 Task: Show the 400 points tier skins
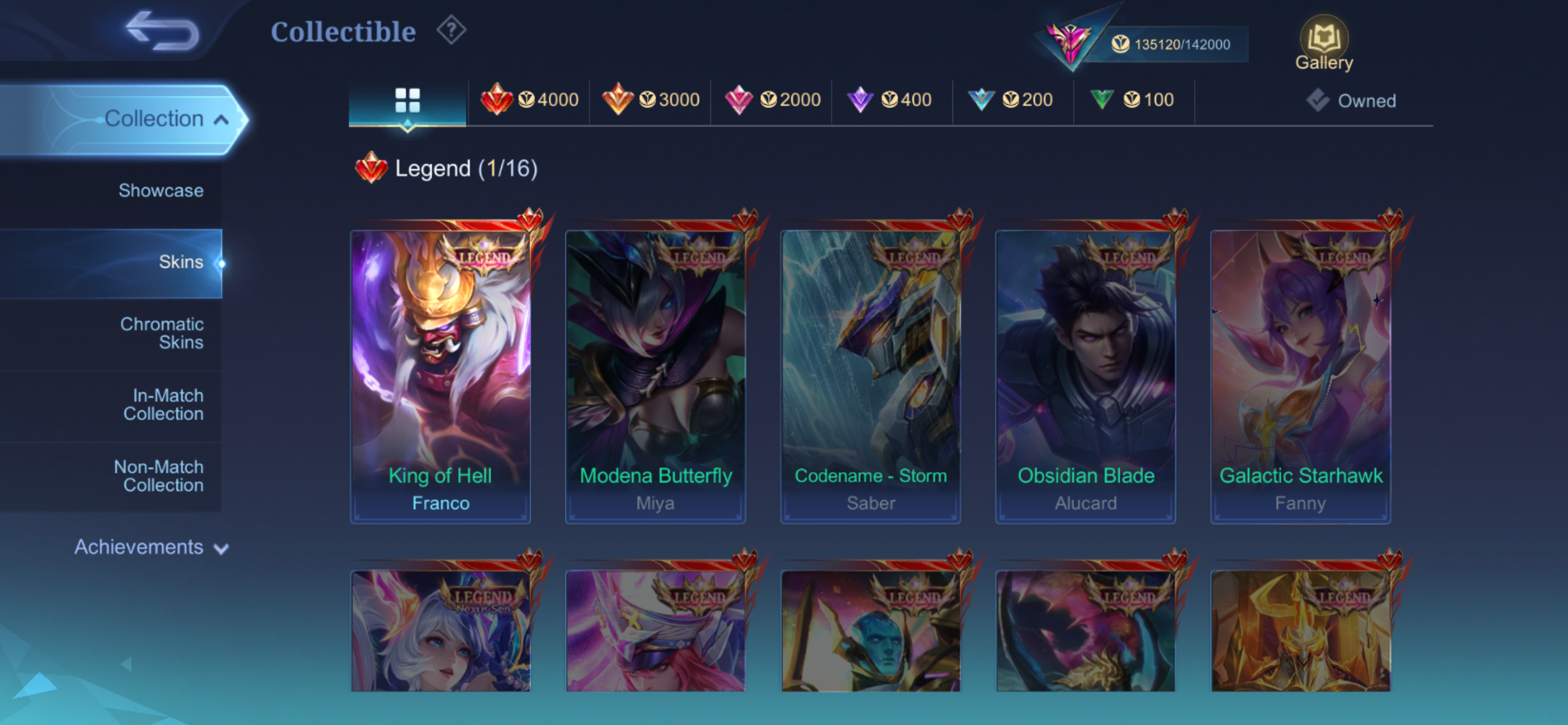coord(892,100)
